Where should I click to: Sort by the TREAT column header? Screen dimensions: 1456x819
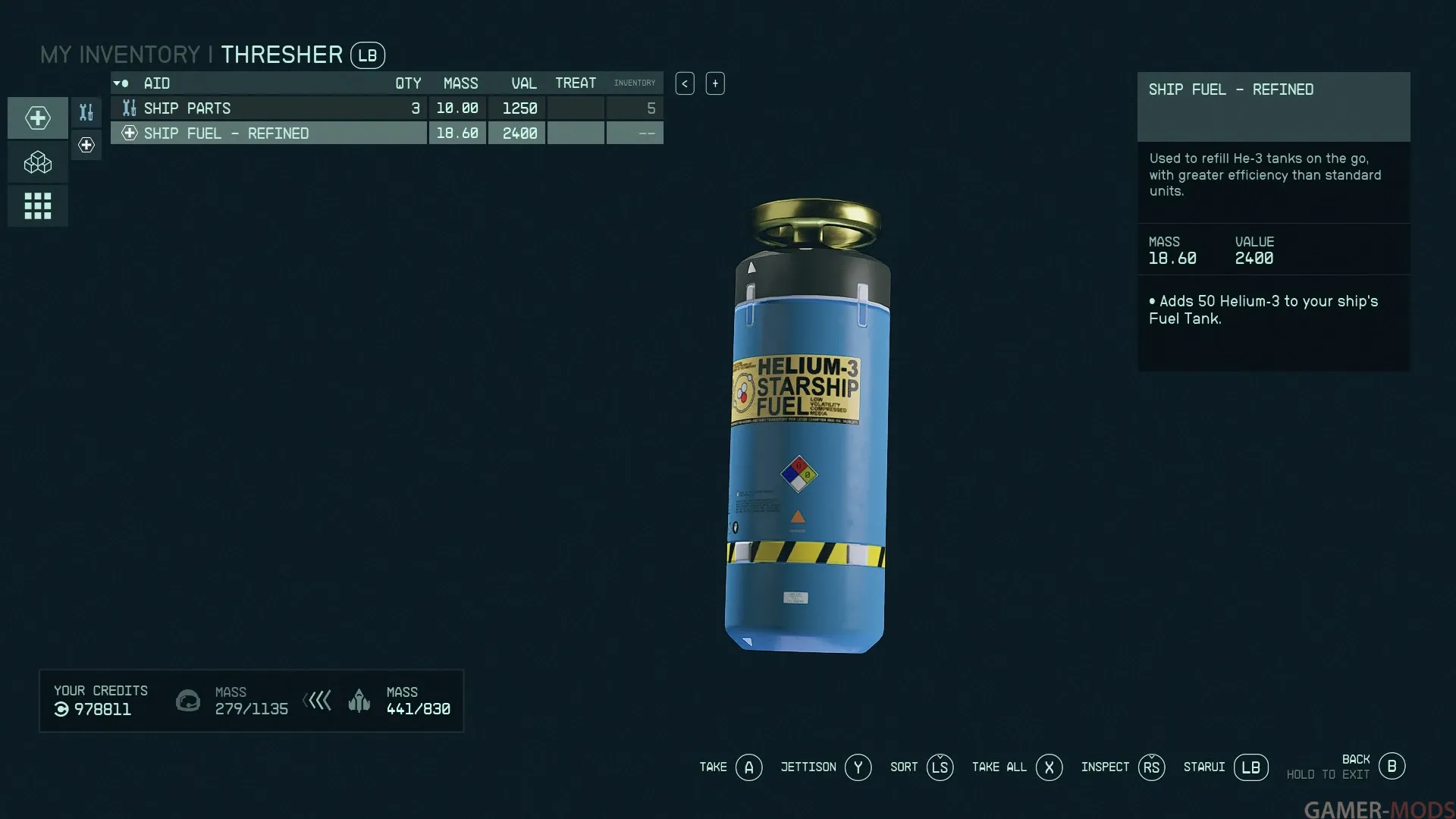coord(576,83)
